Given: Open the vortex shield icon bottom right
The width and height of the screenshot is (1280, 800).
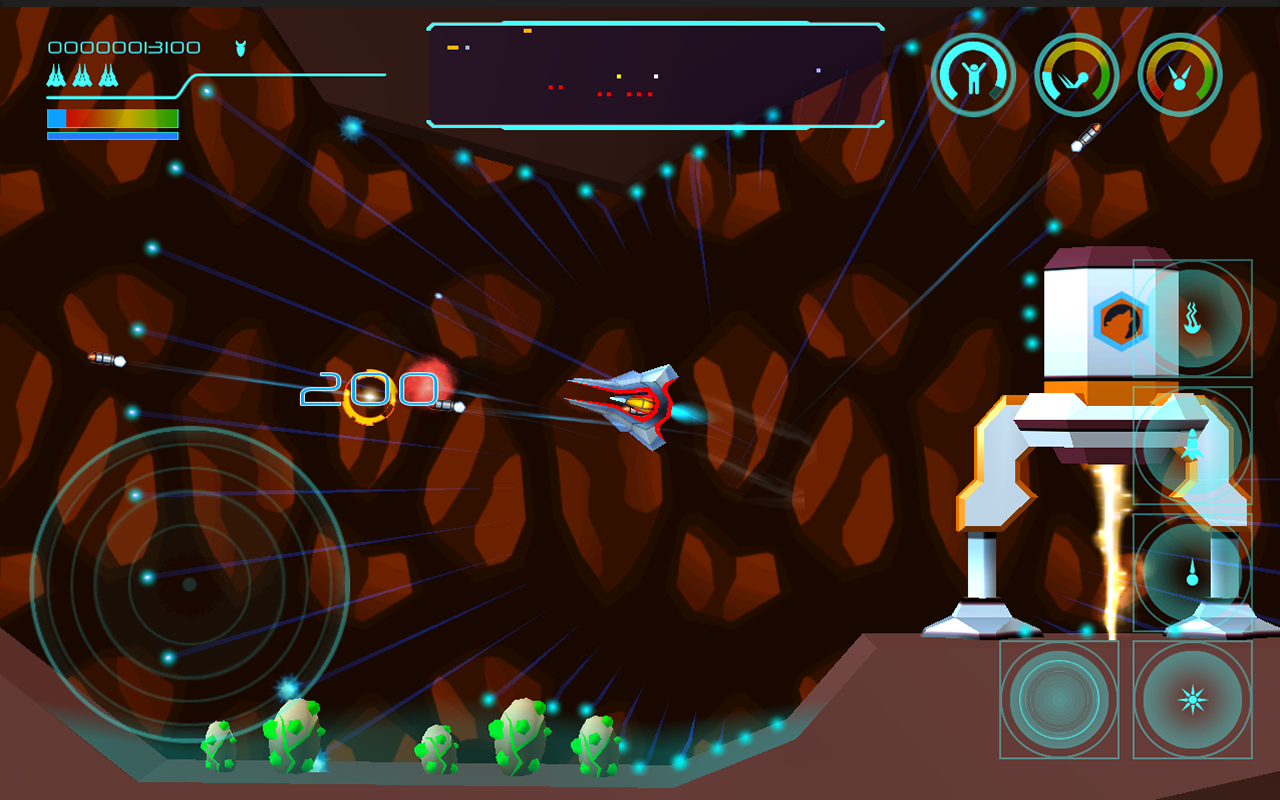Looking at the screenshot, I should (x=1058, y=700).
